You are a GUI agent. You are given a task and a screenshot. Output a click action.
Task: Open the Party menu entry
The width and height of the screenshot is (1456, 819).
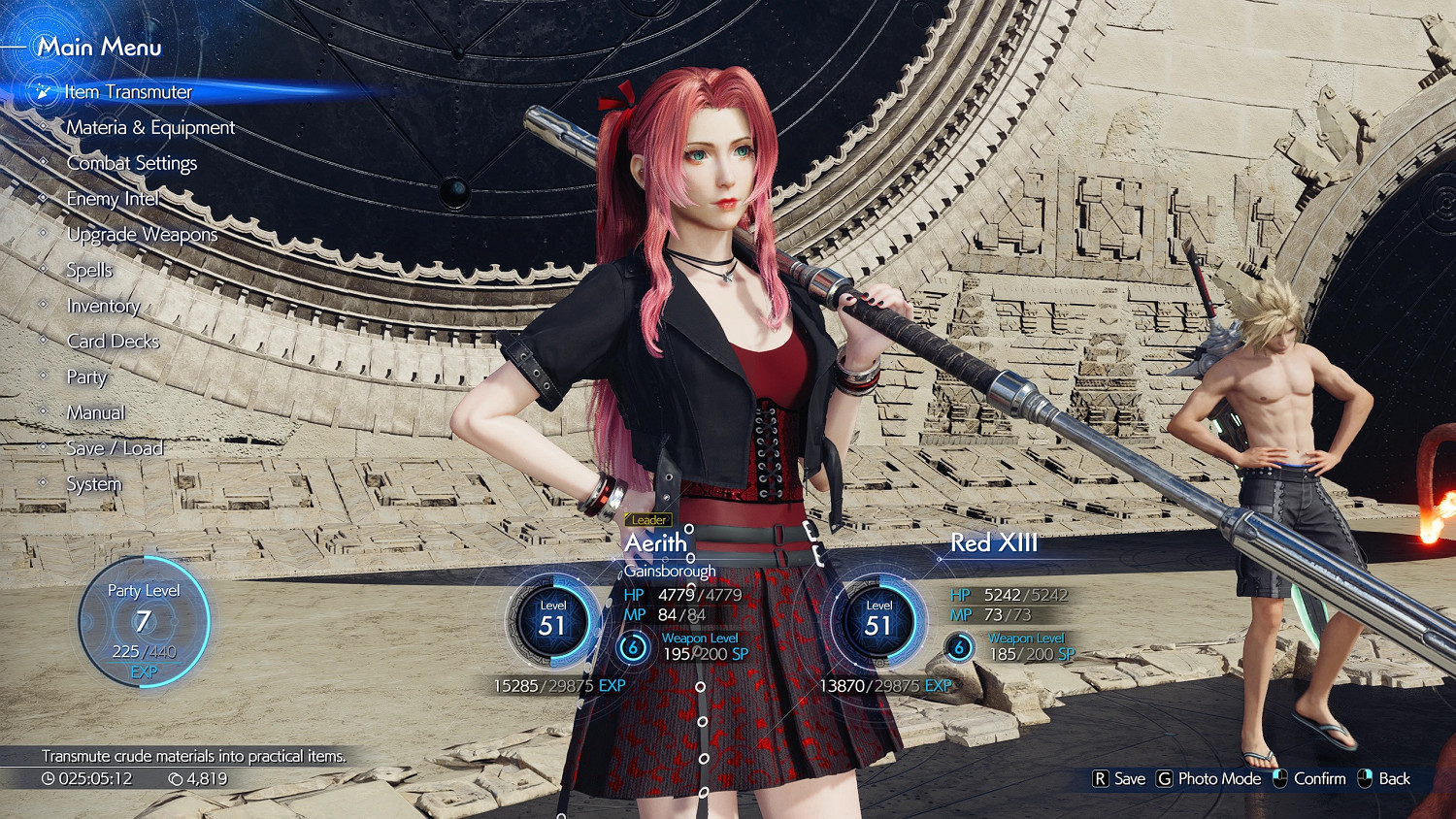coord(86,377)
